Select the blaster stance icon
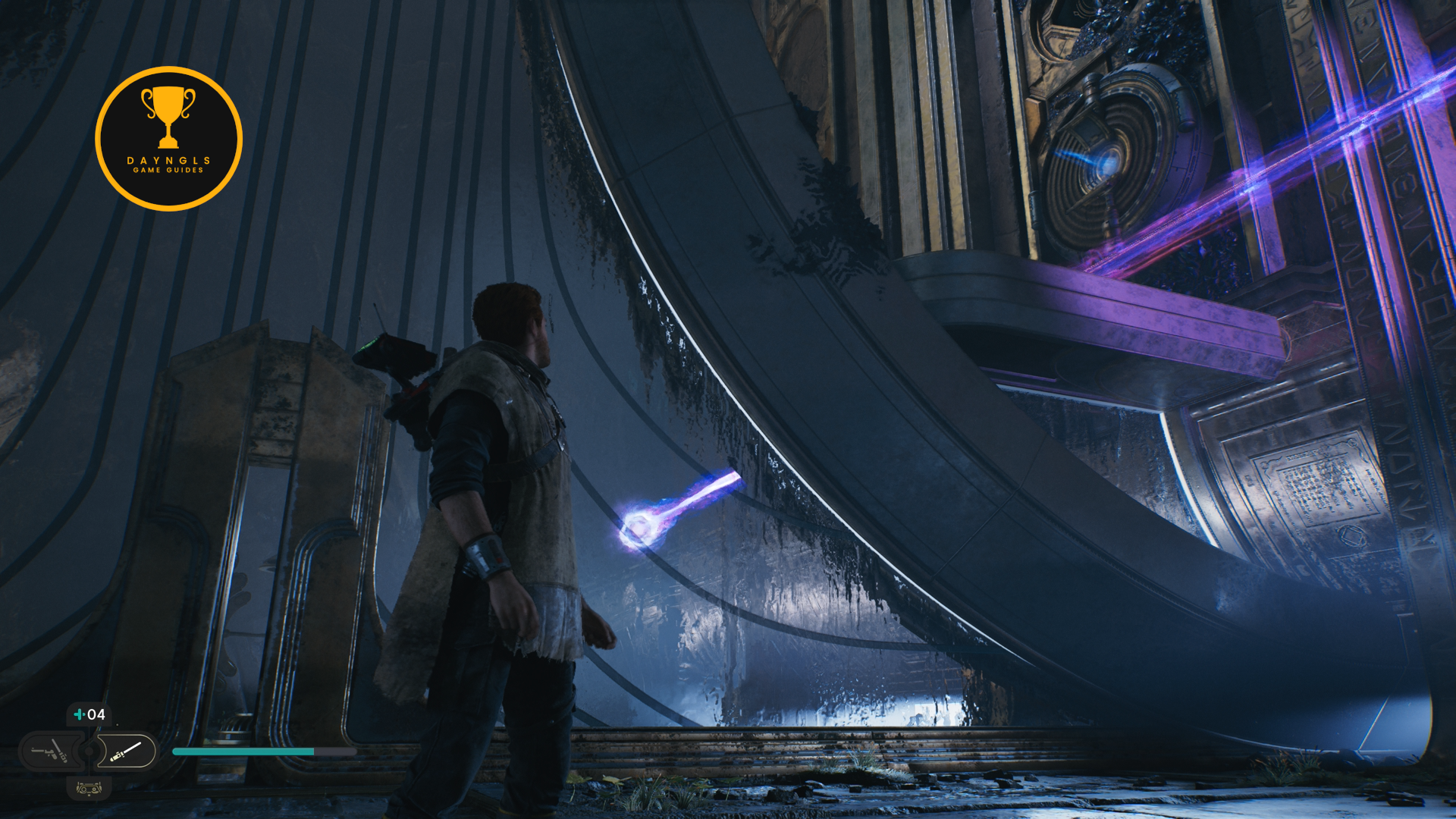The image size is (1456, 819). [x=50, y=752]
